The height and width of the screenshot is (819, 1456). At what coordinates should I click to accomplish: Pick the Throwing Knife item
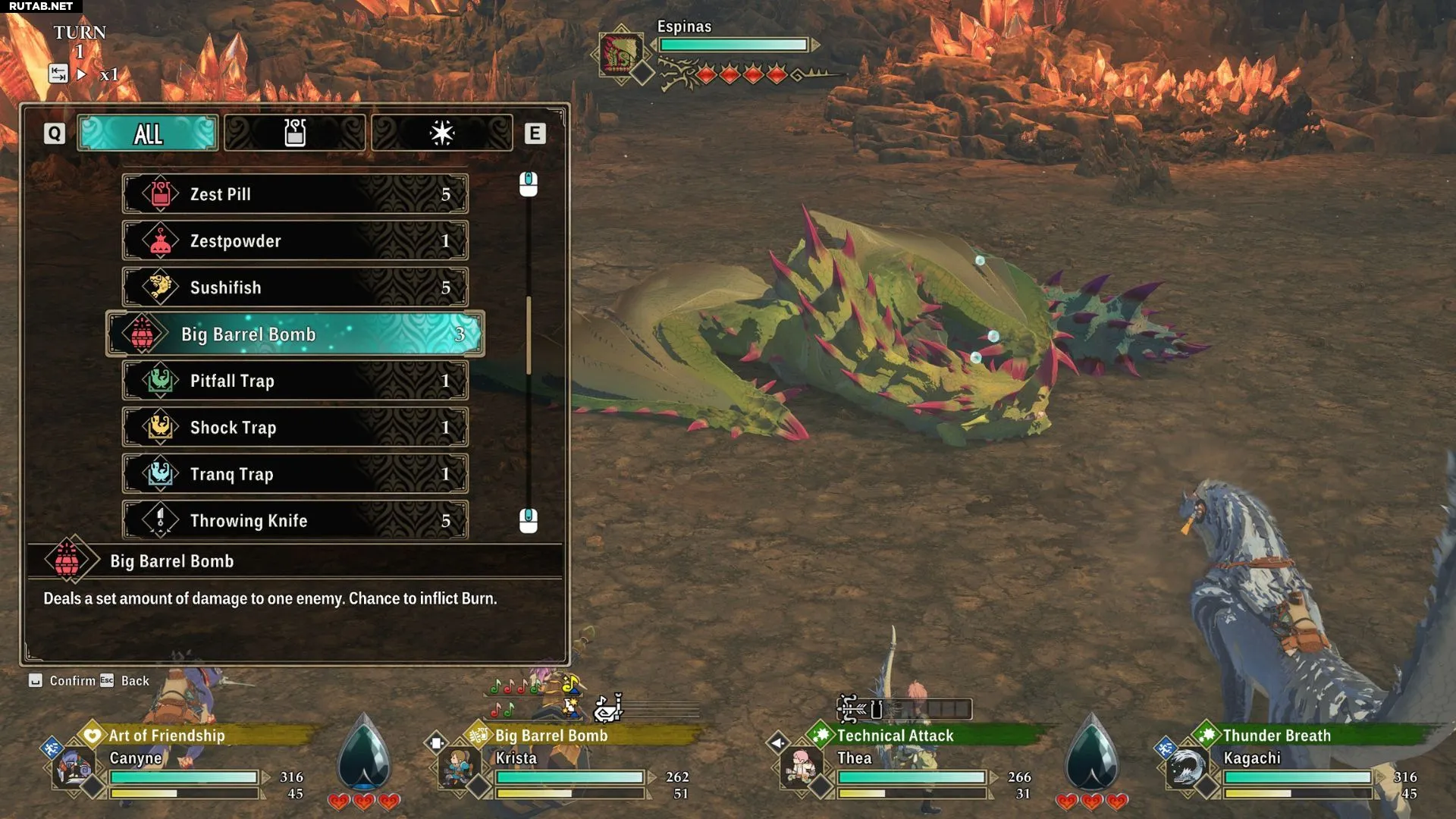[x=295, y=521]
